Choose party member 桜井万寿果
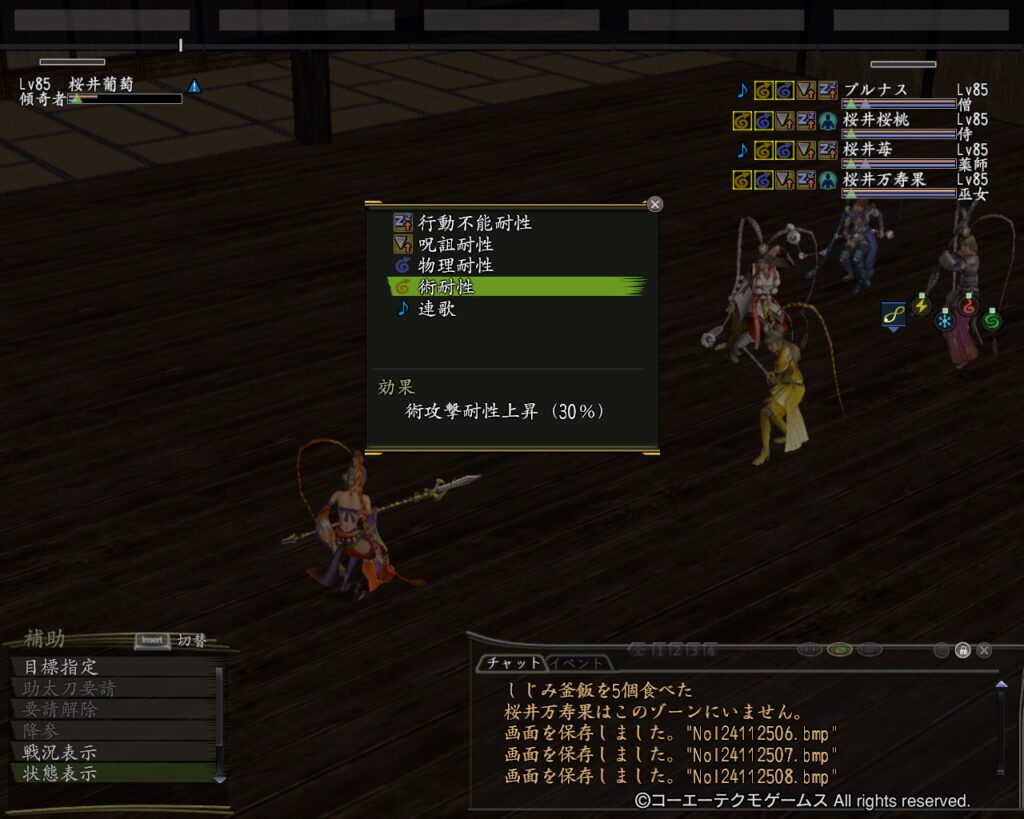 pyautogui.click(x=884, y=180)
